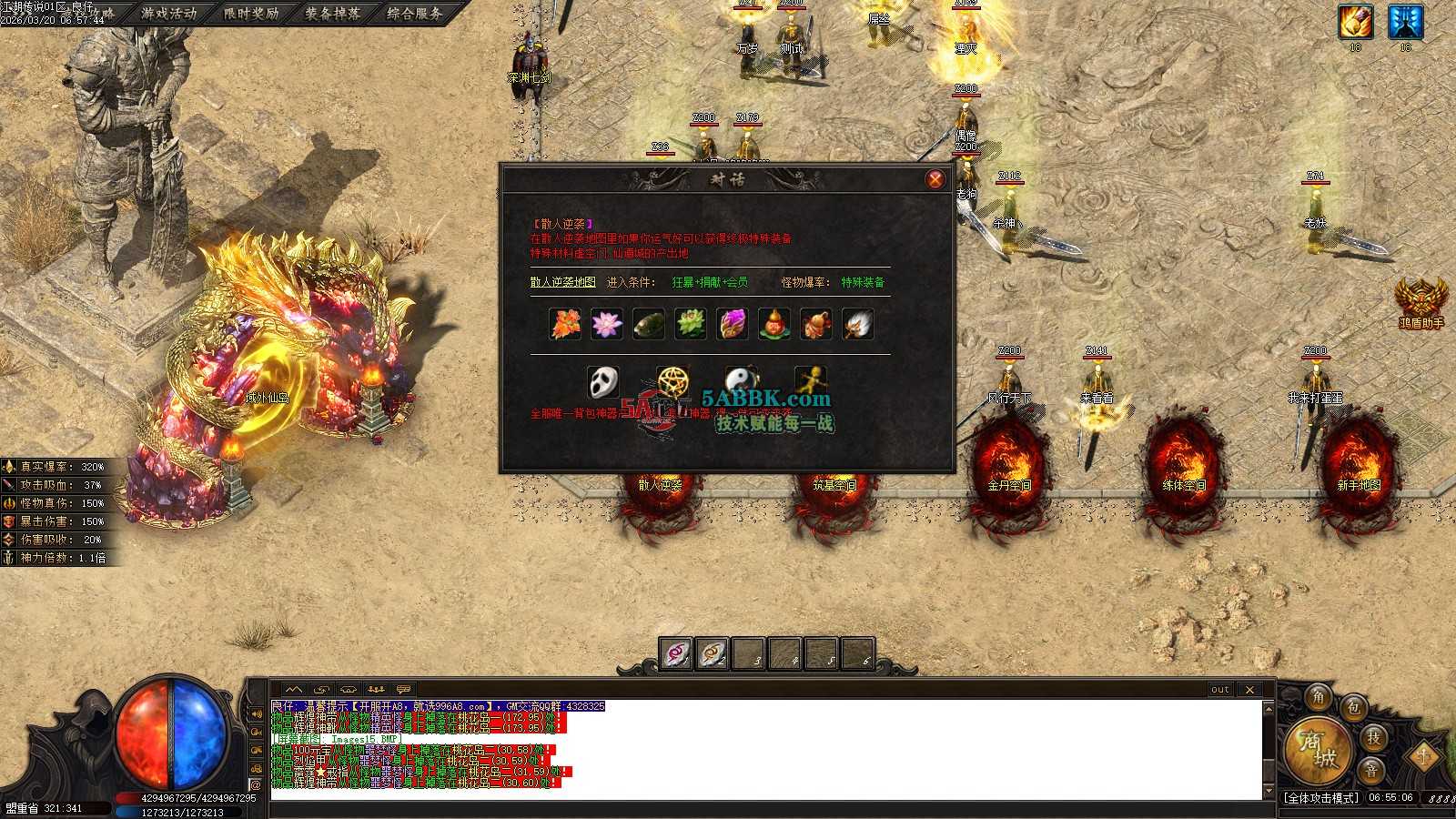The width and height of the screenshot is (1456, 819).
Task: Follow the 散人逆袭地图 link
Action: [x=562, y=282]
